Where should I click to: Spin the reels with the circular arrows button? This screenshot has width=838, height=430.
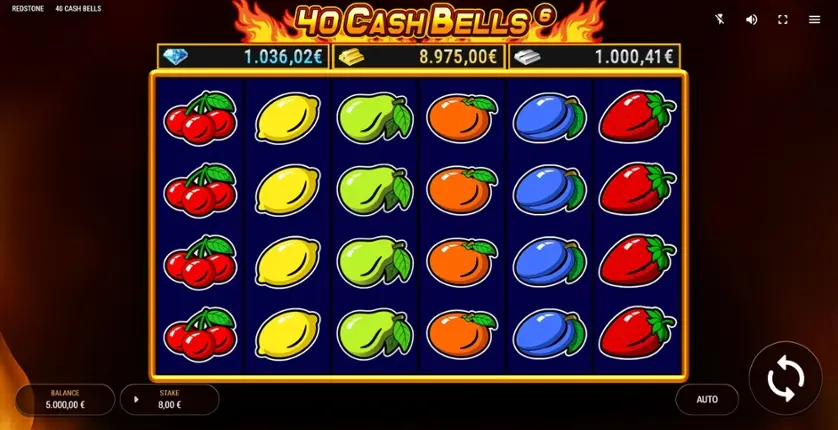click(785, 379)
